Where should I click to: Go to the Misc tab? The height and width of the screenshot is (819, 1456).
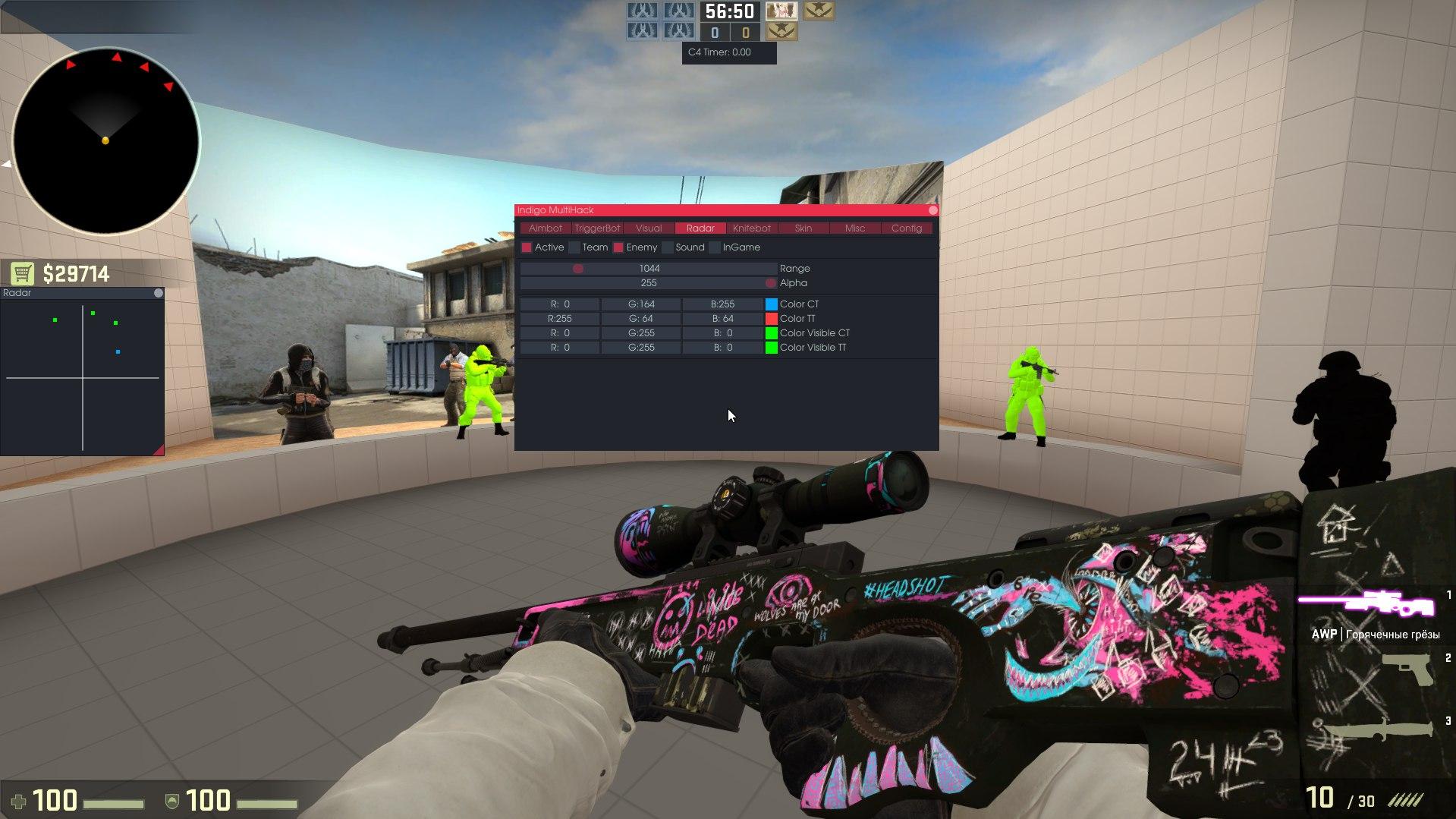coord(854,228)
